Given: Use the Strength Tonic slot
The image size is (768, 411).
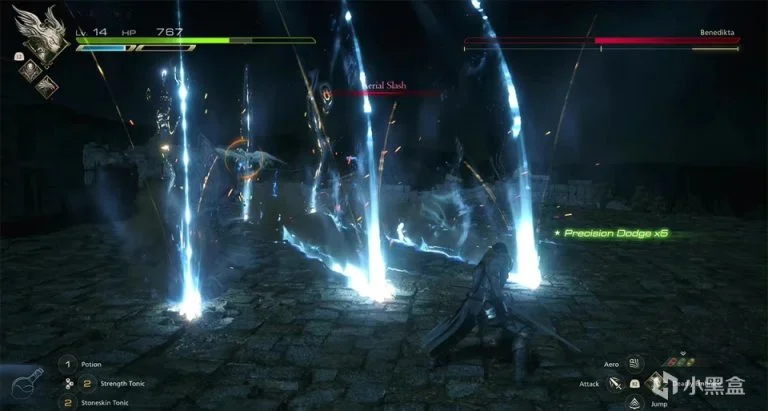Looking at the screenshot, I should pos(86,383).
